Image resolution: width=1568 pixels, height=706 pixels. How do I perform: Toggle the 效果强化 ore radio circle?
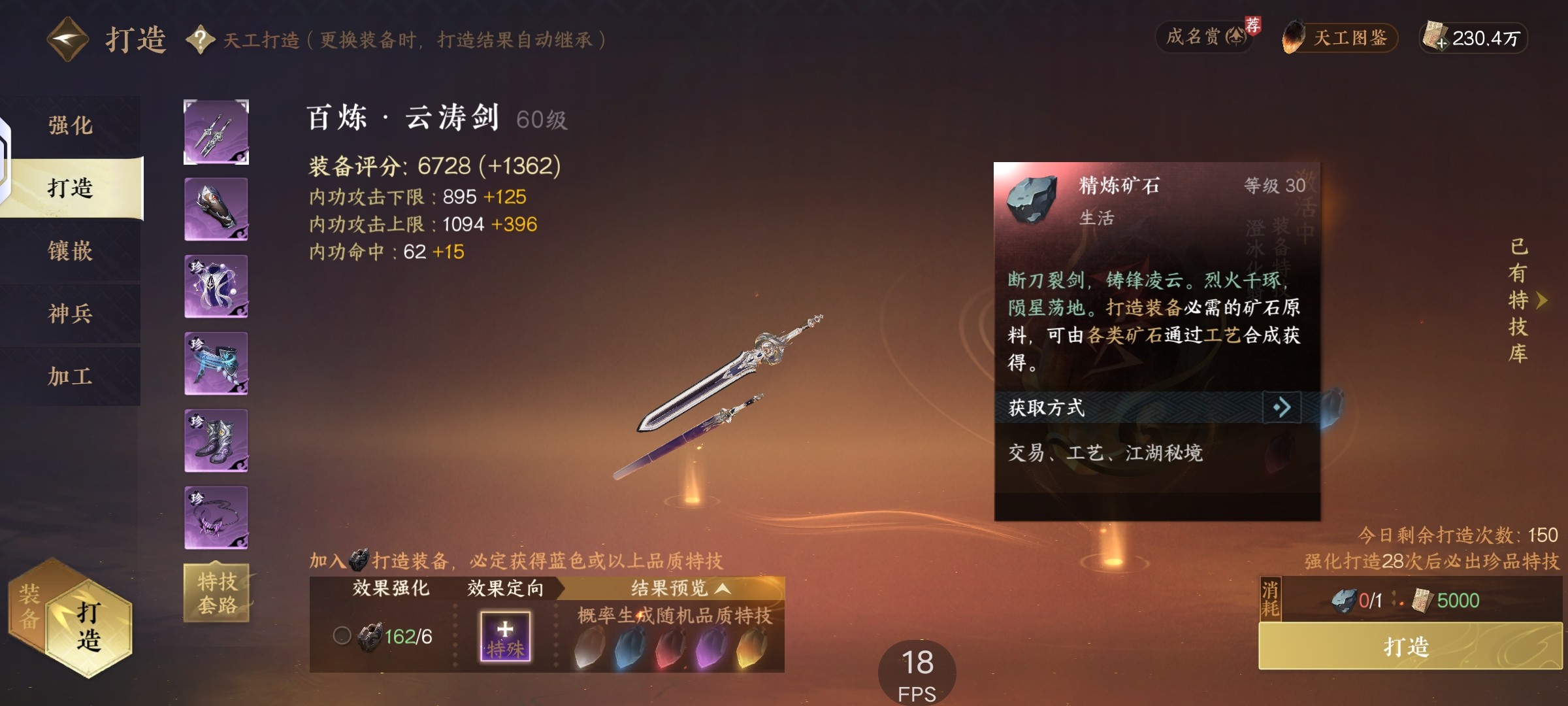342,635
